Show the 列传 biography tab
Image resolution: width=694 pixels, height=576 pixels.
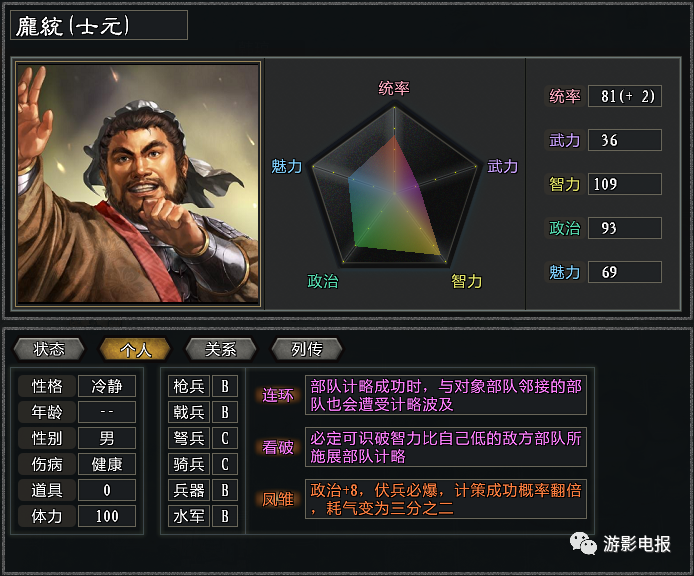click(307, 349)
